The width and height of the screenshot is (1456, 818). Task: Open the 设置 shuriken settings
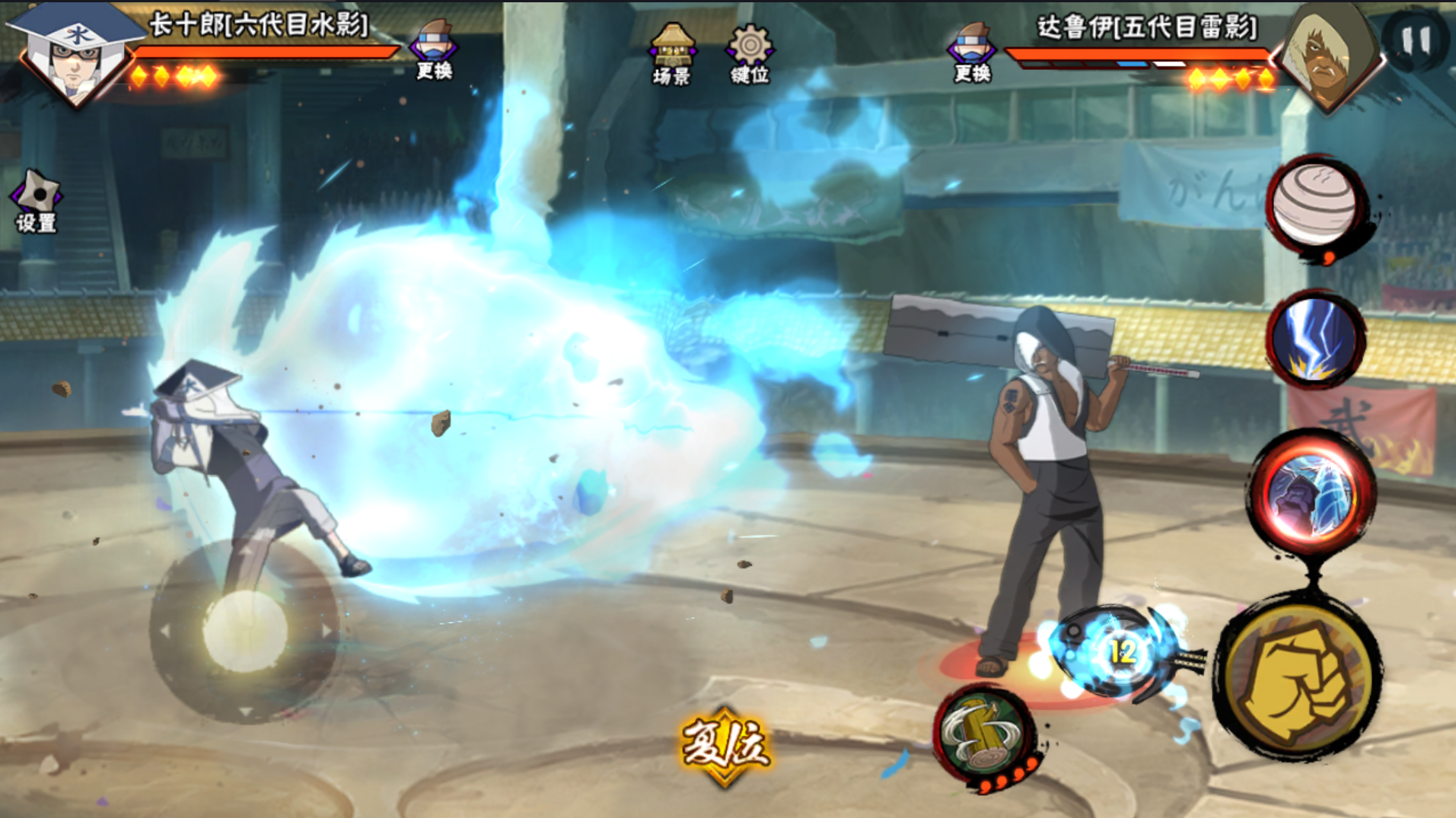pos(36,202)
